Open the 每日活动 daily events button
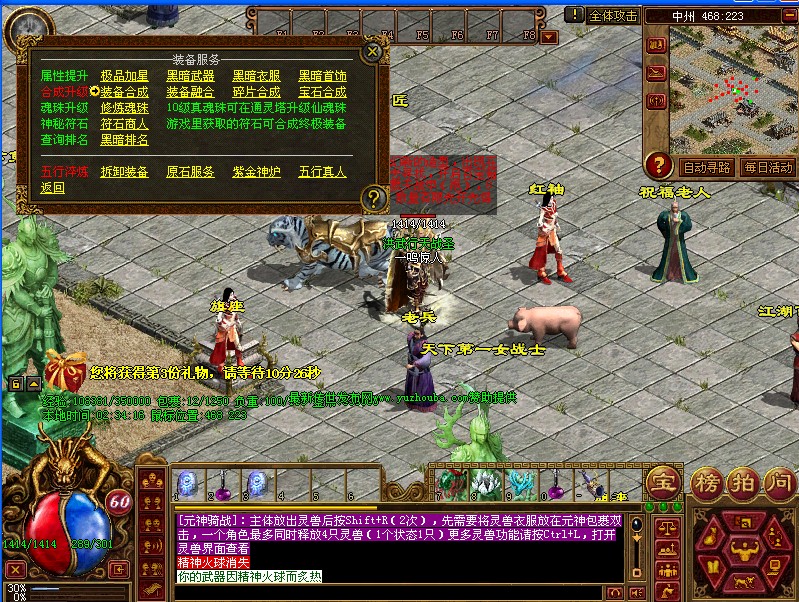Viewport: 799px width, 602px height. pyautogui.click(x=768, y=167)
